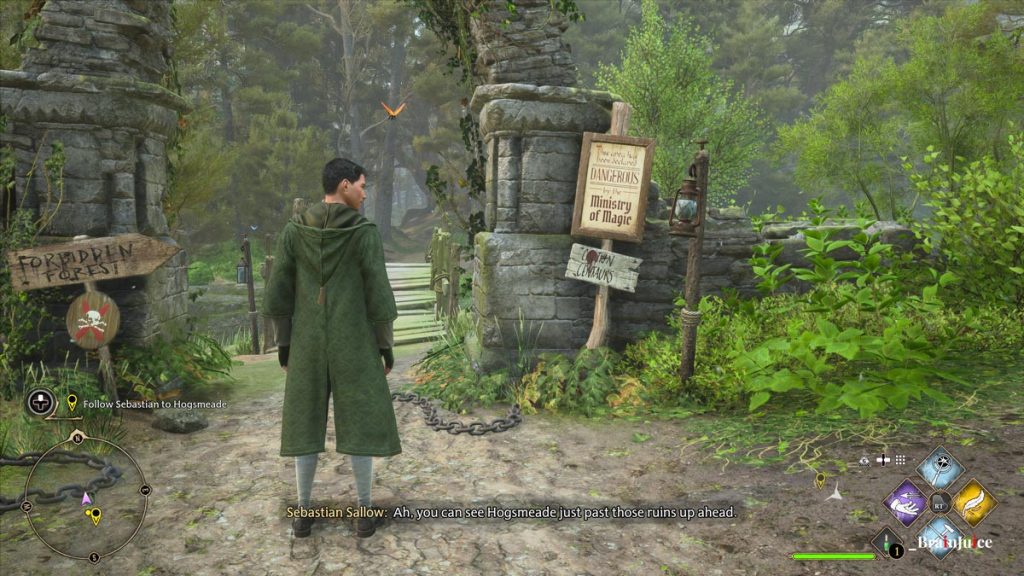Screen dimensions: 1024x576
Task: Cast the blue wand spell in the top slot
Action: coord(940,467)
